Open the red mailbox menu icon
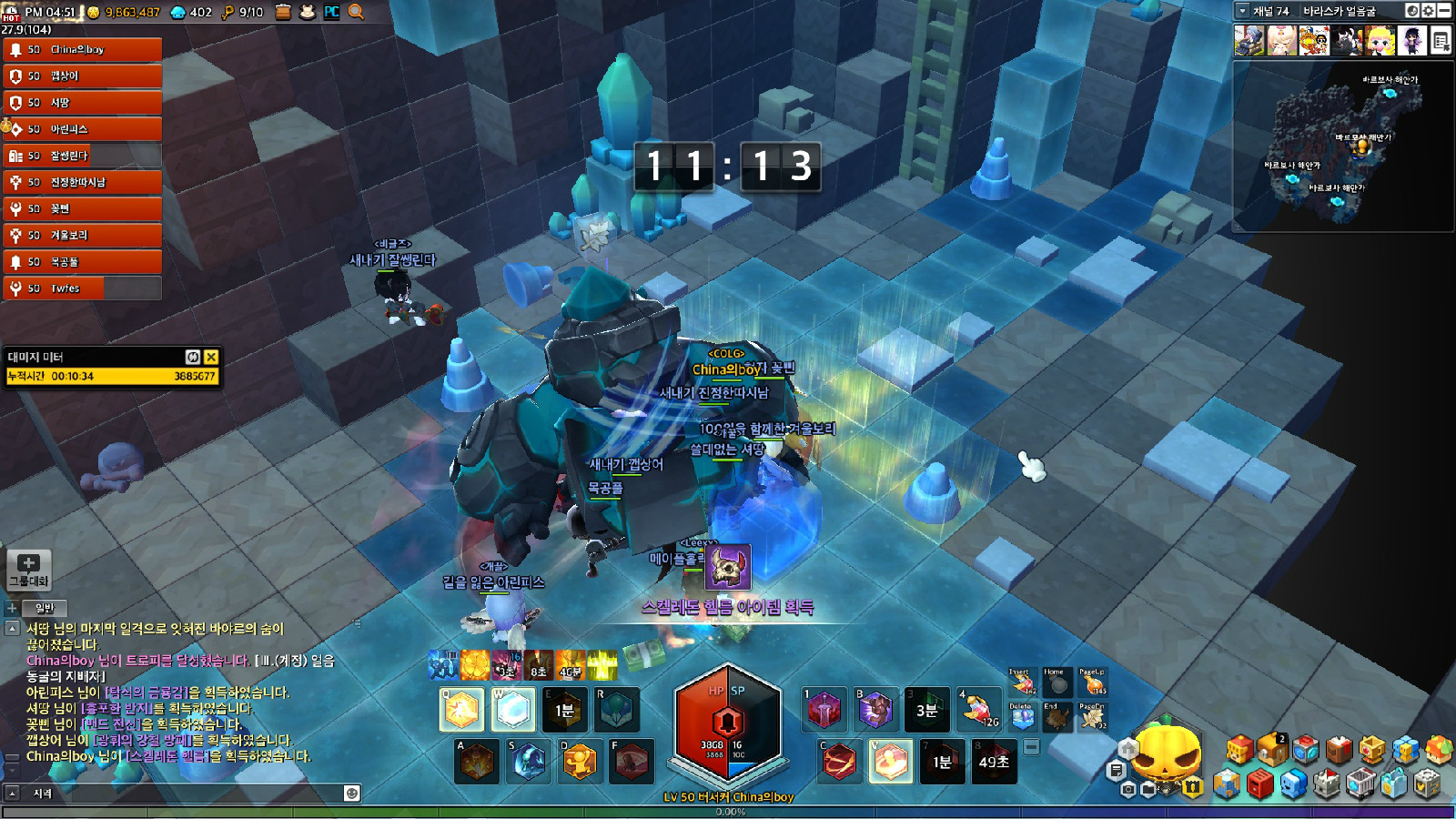Viewport: 1456px width, 819px height. click(1259, 784)
